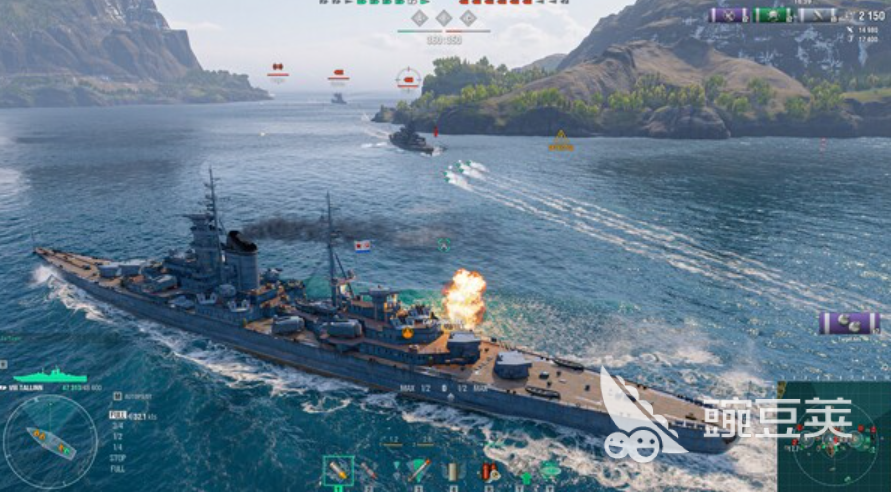
Task: Select the top FULL speed setting
Action: pos(117,414)
